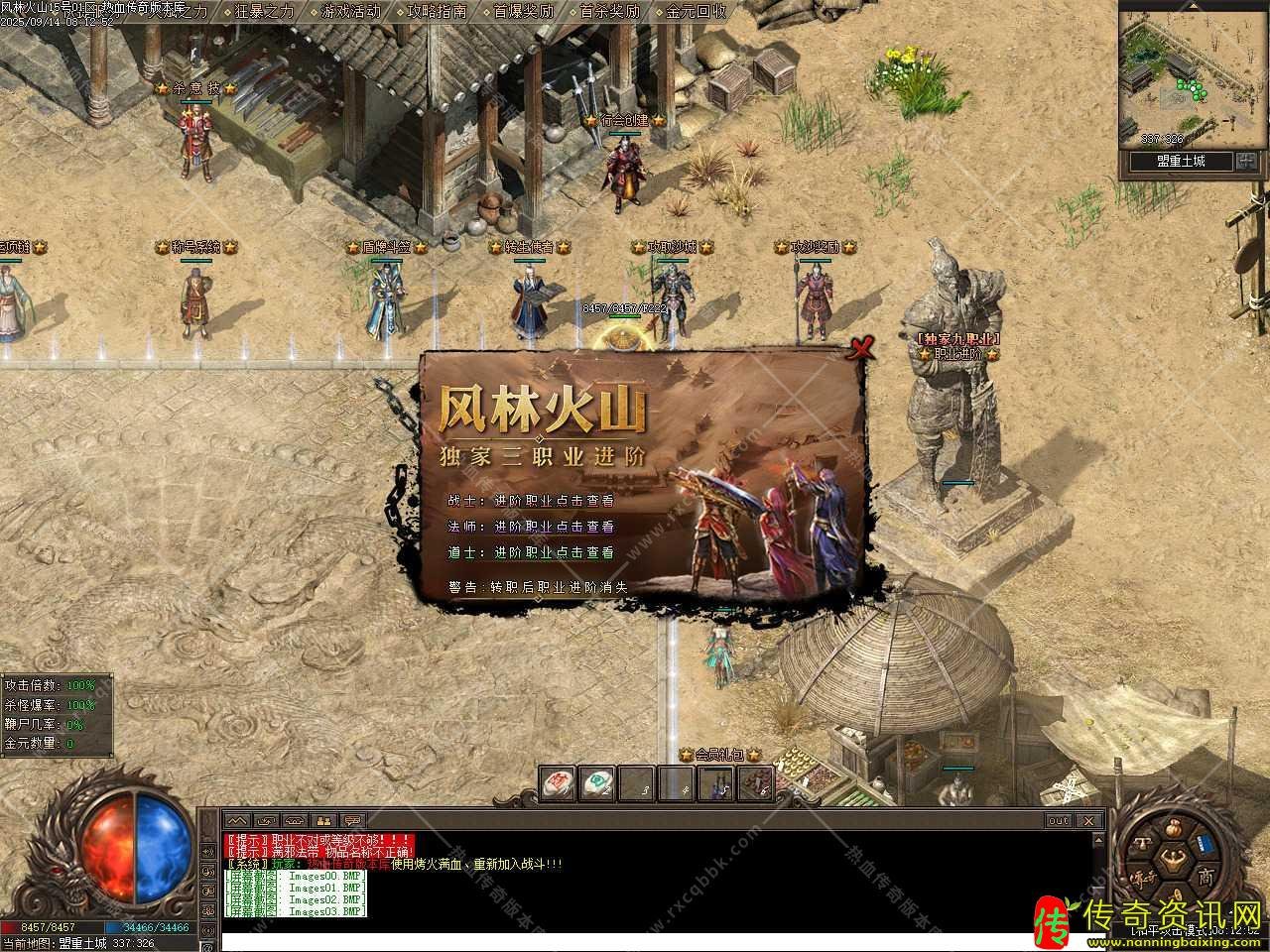
Task: Click the chat panel's out button
Action: tap(1059, 821)
